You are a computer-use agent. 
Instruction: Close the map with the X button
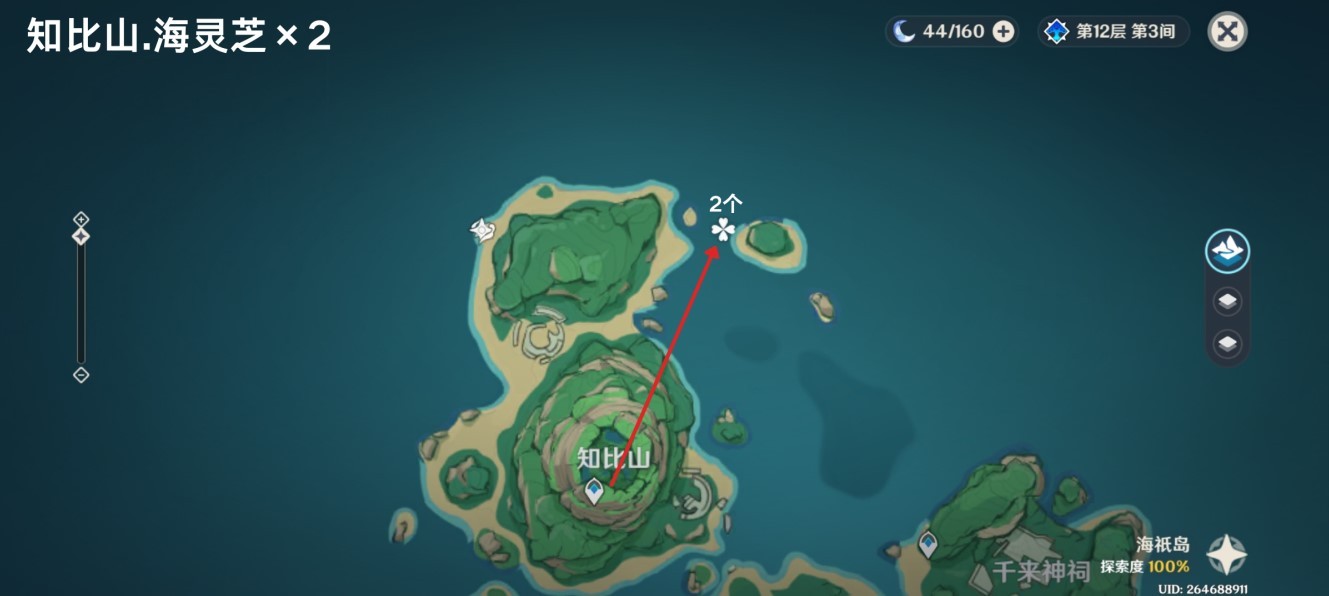(1227, 32)
